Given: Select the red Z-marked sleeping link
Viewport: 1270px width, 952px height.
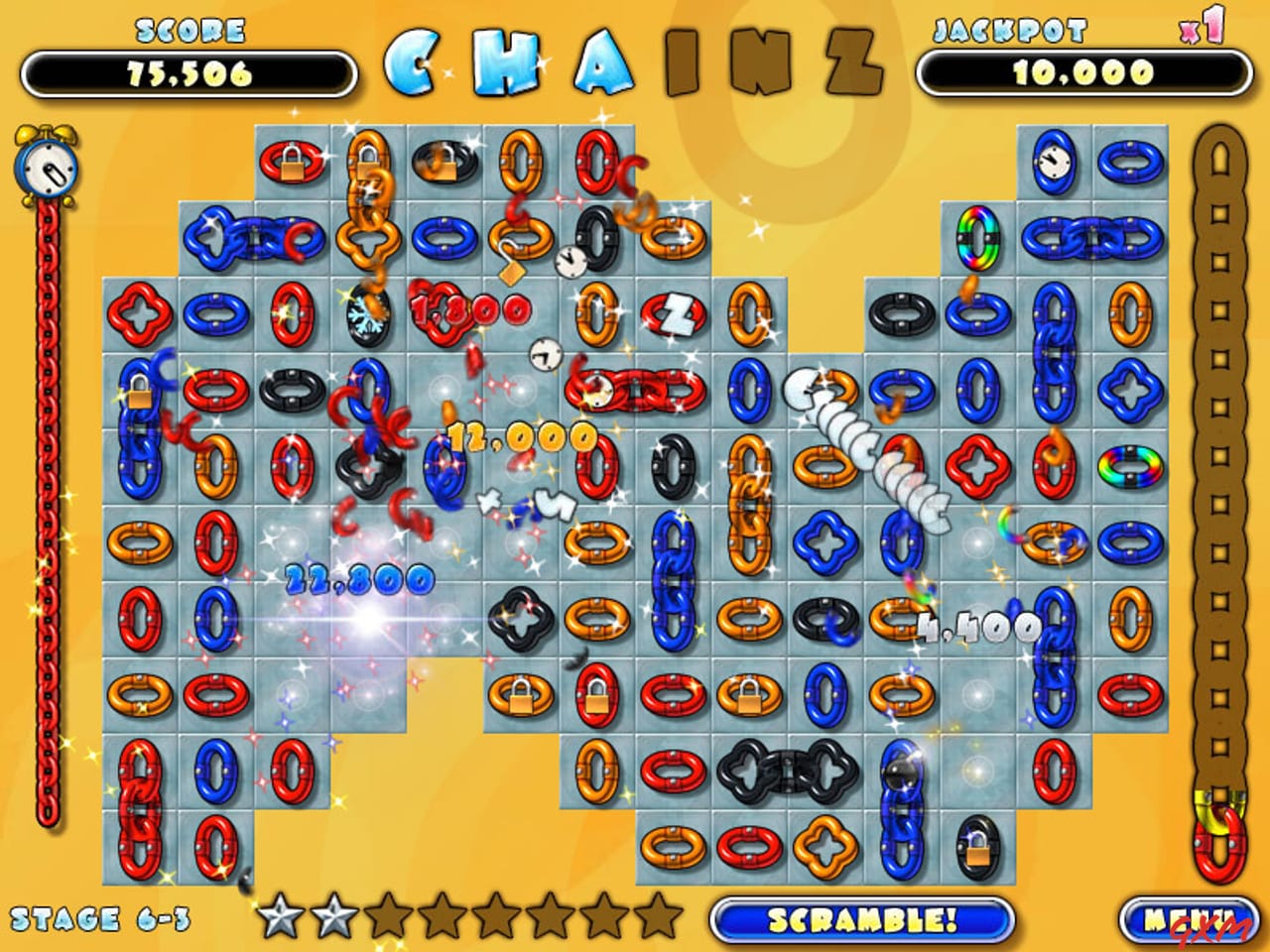Looking at the screenshot, I should (672, 313).
